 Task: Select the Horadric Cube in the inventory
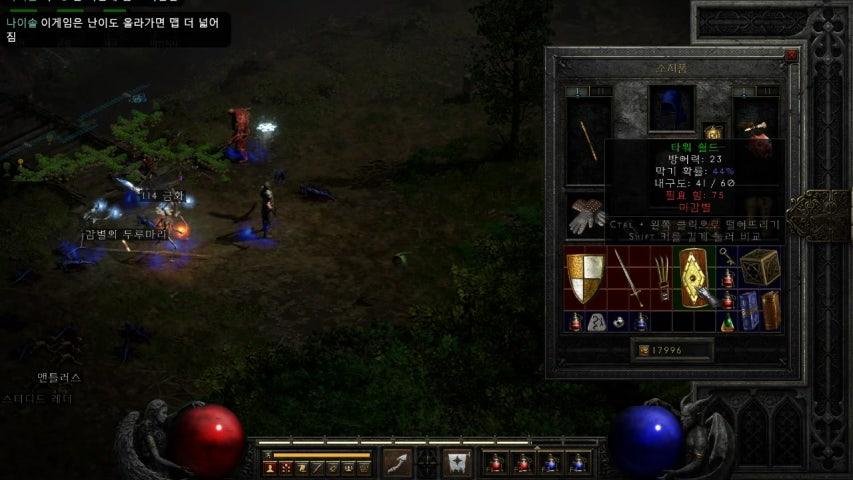(760, 268)
